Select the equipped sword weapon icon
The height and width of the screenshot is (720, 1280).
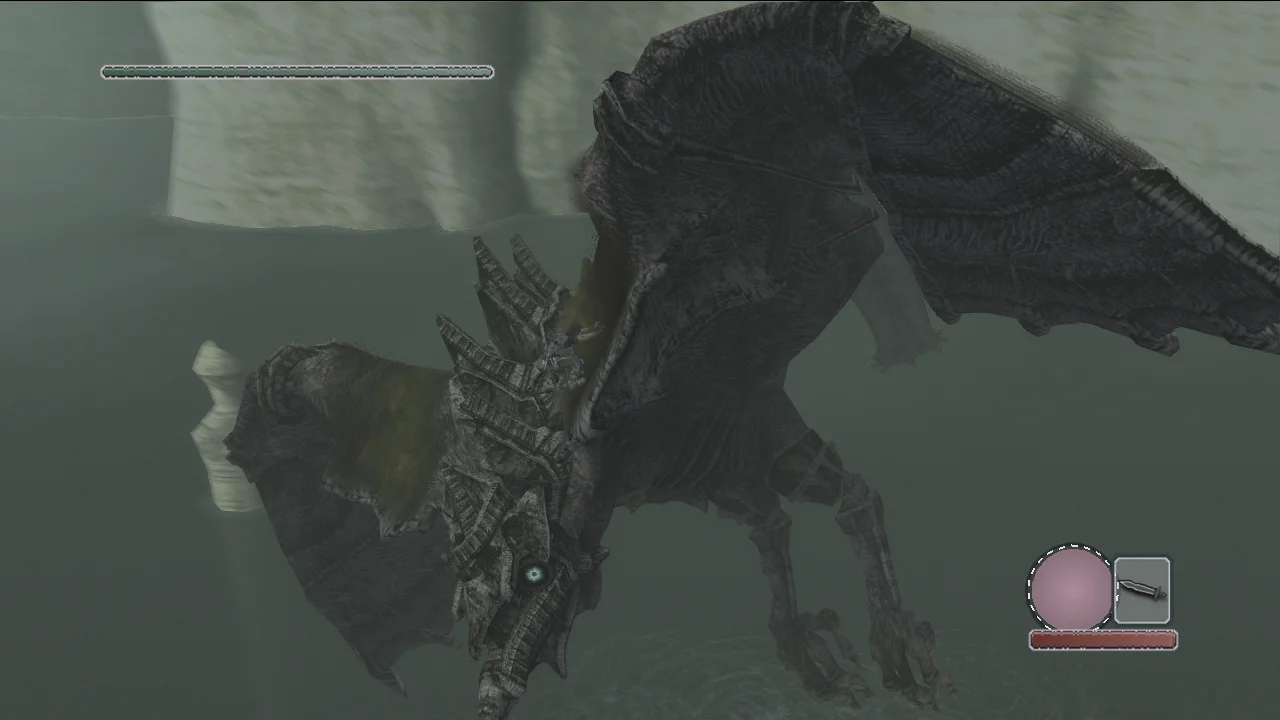1141,591
